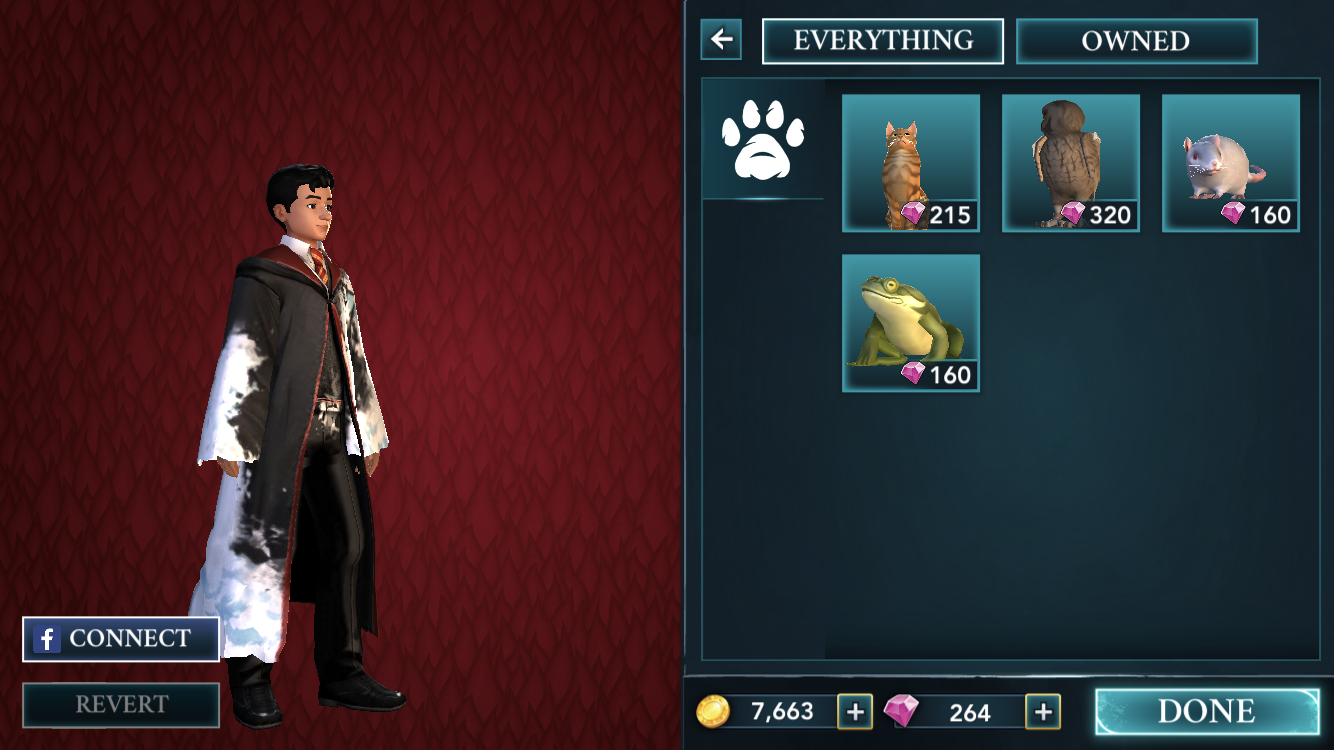Image resolution: width=1334 pixels, height=750 pixels.
Task: Select the paw print pets category
Action: 763,139
